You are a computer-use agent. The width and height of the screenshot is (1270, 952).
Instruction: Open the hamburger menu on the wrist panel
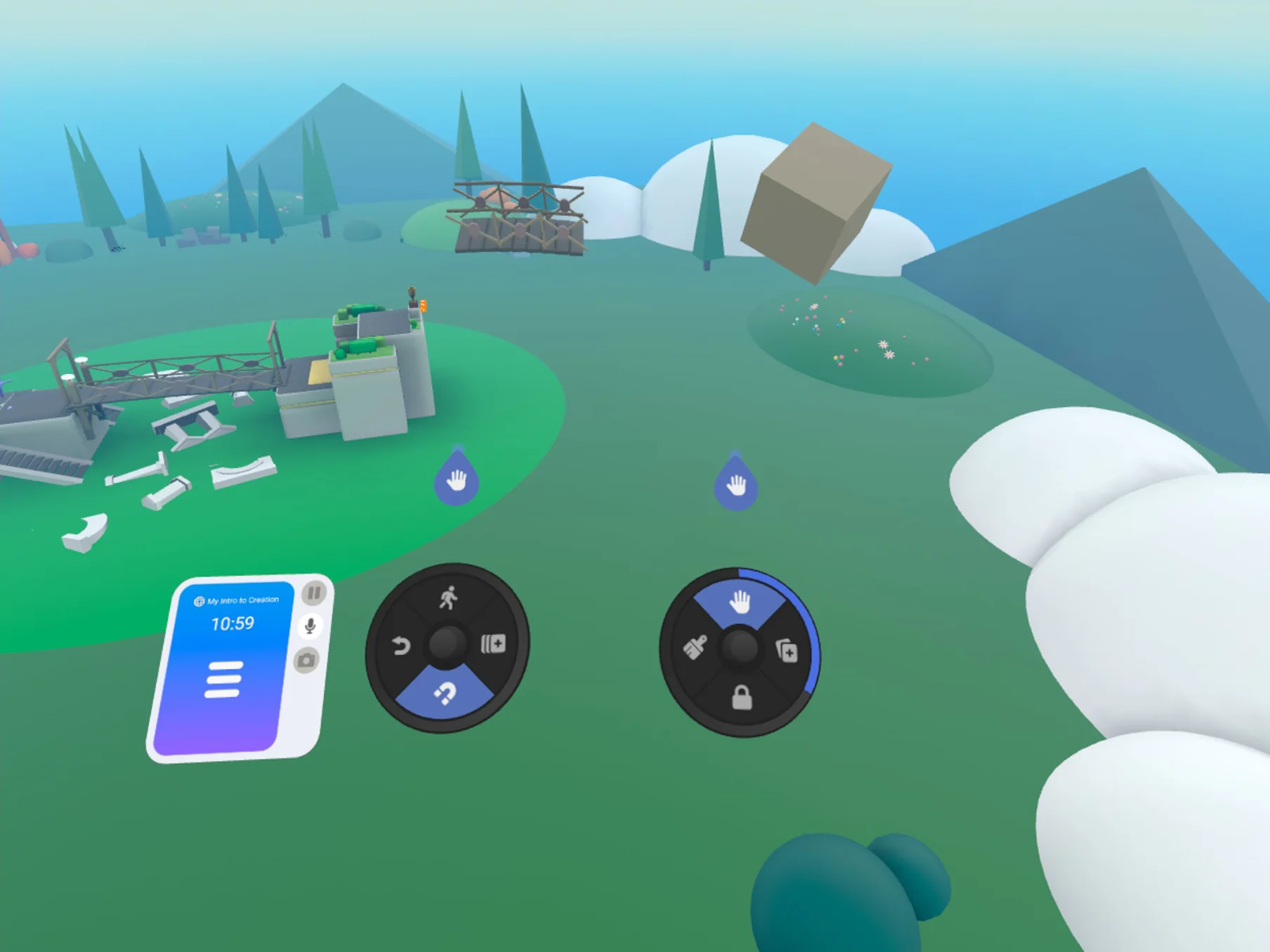tap(223, 678)
